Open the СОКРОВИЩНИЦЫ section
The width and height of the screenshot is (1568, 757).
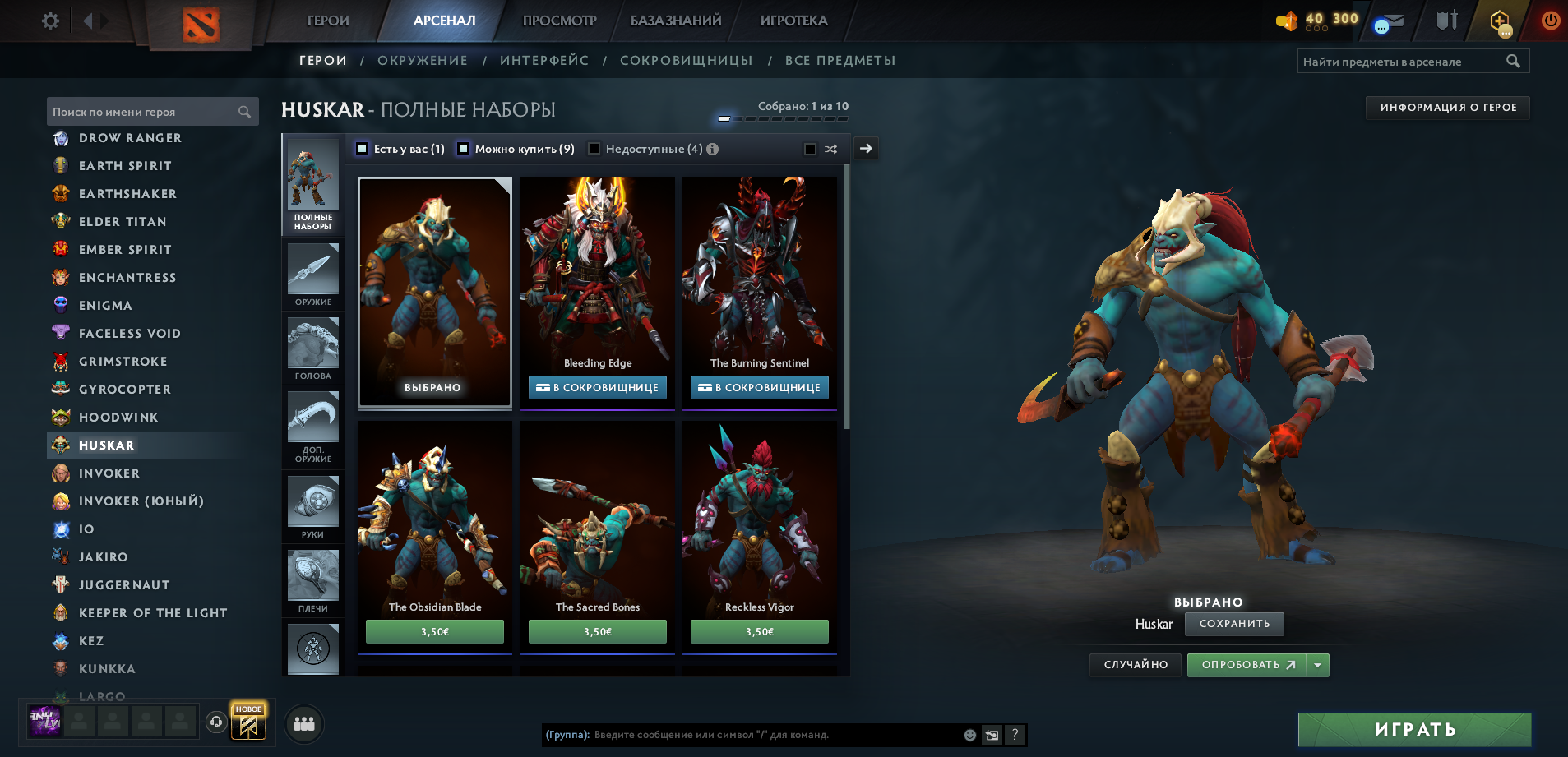(687, 60)
